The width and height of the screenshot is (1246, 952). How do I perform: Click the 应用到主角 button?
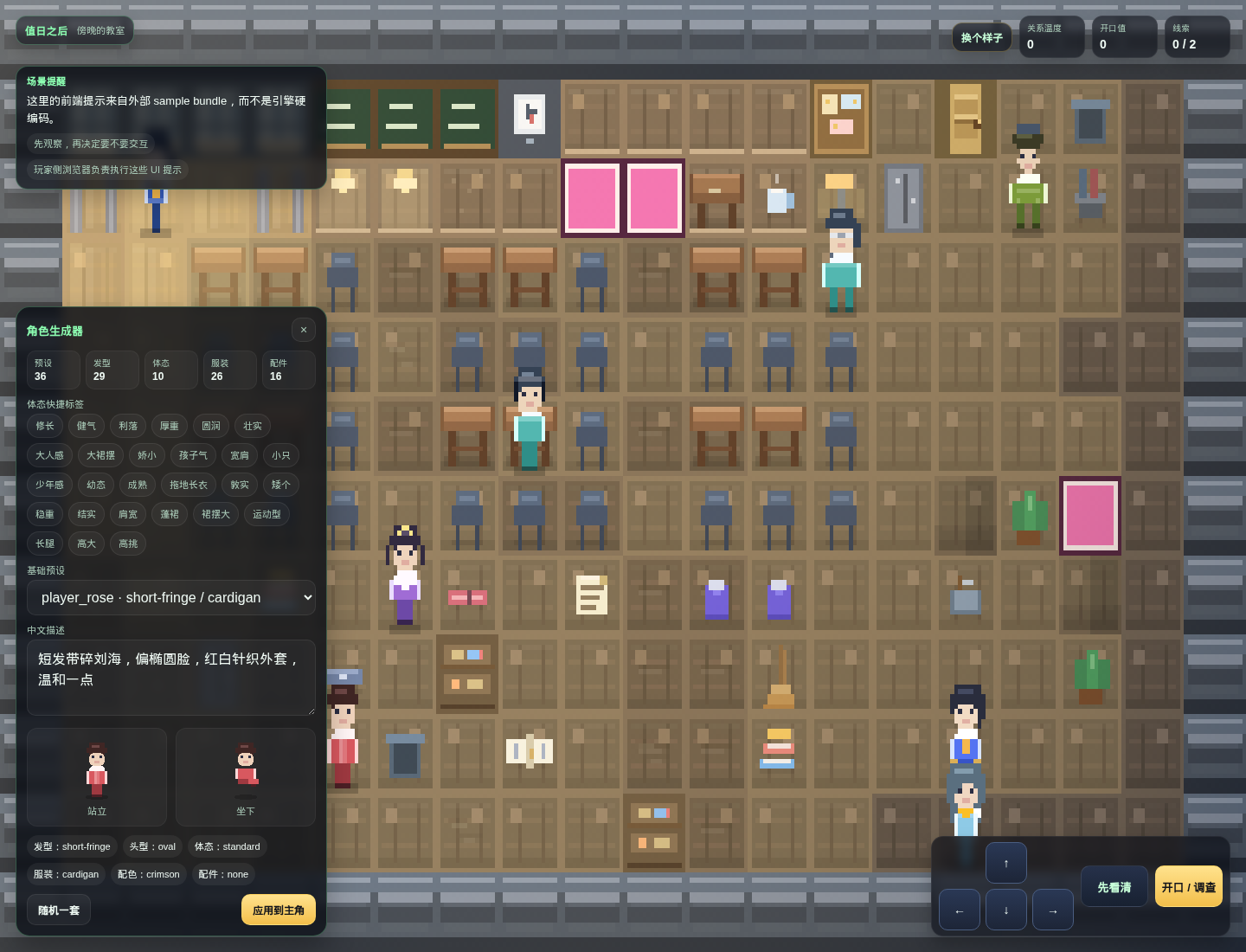tap(279, 910)
